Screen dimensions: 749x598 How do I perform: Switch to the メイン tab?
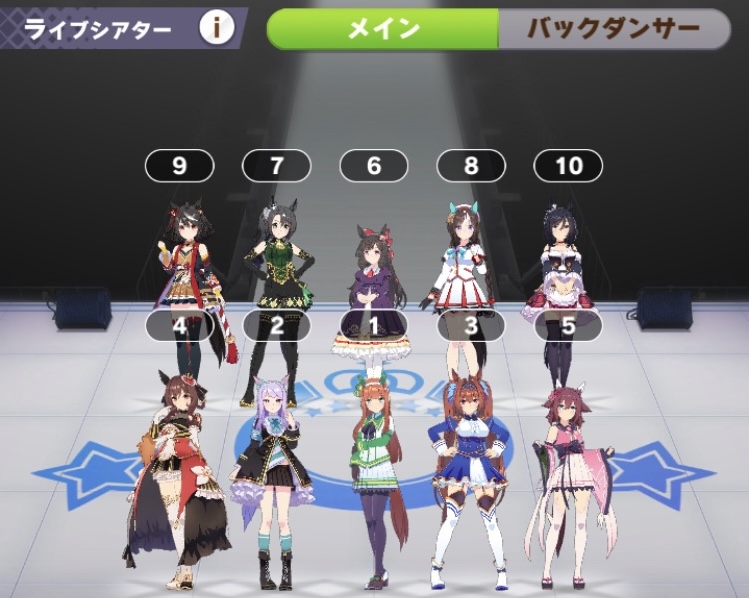pos(383,29)
